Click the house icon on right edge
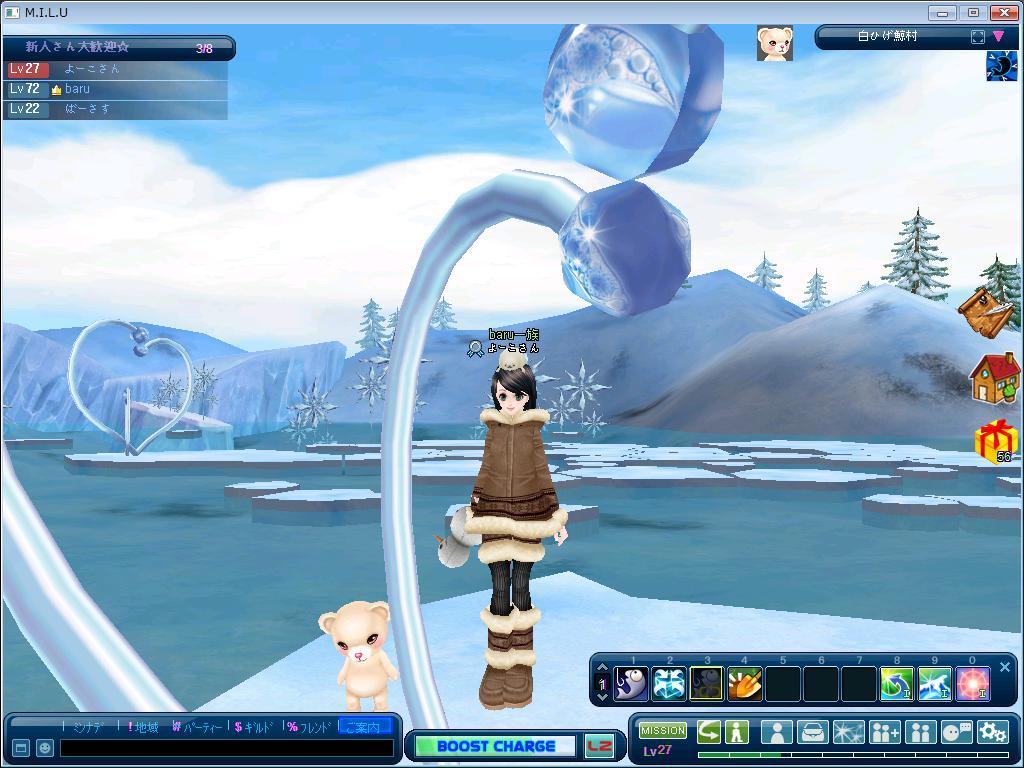The width and height of the screenshot is (1024, 768). pos(994,378)
